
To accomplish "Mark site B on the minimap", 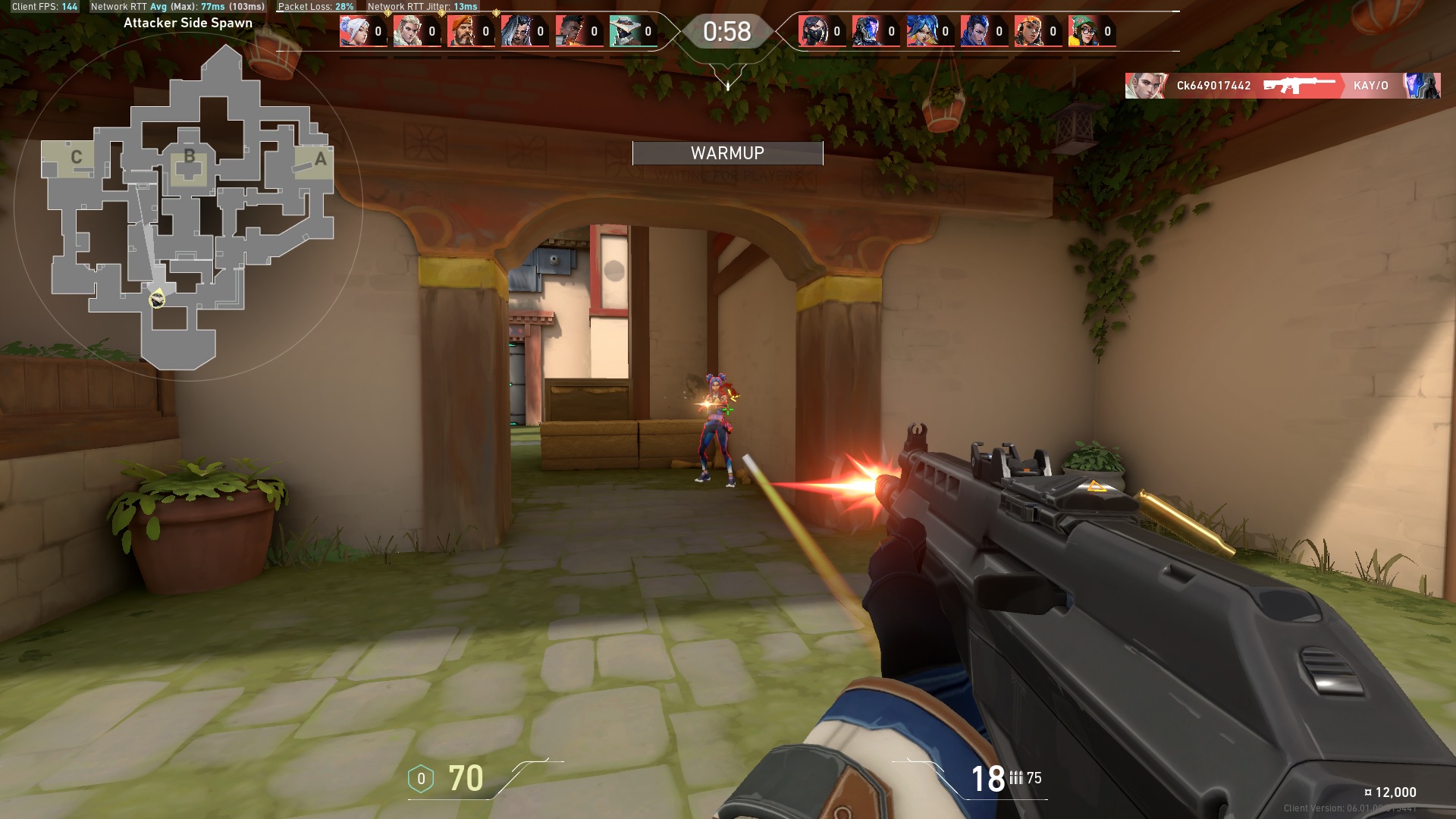I will 189,157.
